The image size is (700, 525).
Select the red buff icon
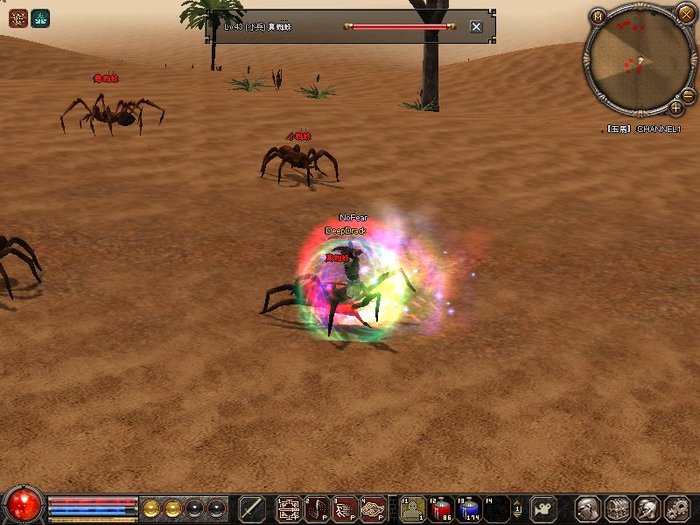(17, 17)
